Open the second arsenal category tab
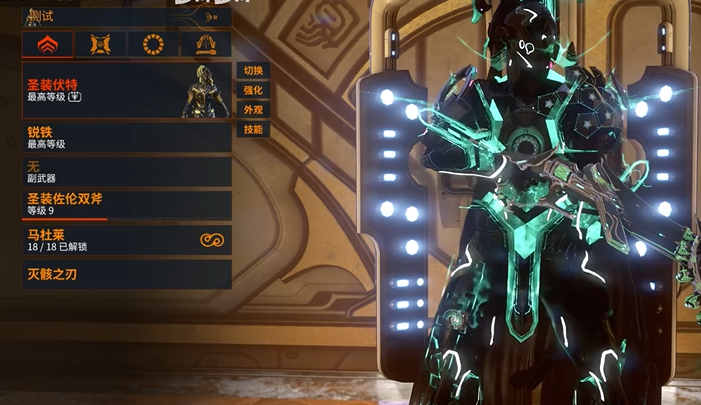Image resolution: width=701 pixels, height=405 pixels. [100, 44]
